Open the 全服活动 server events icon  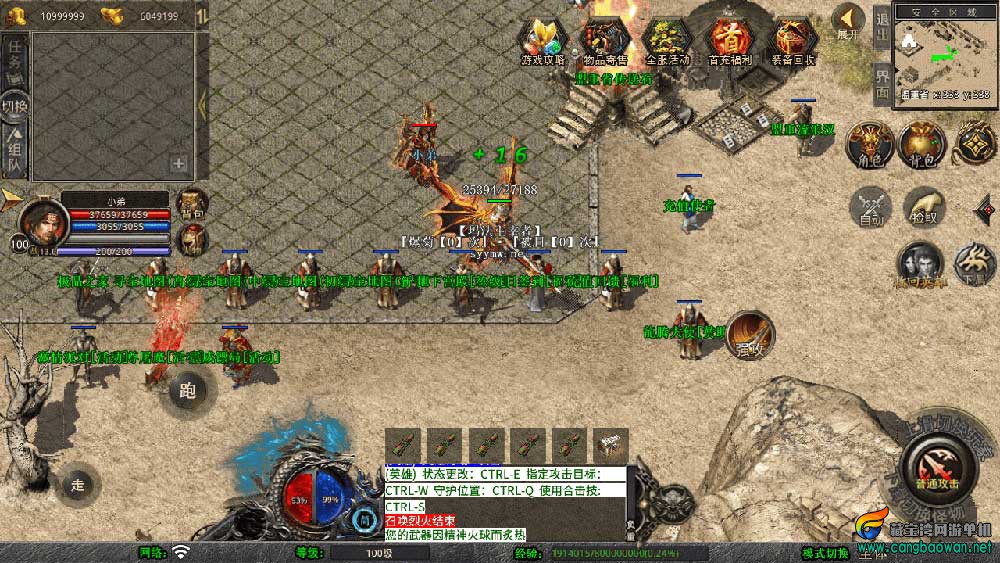point(667,42)
